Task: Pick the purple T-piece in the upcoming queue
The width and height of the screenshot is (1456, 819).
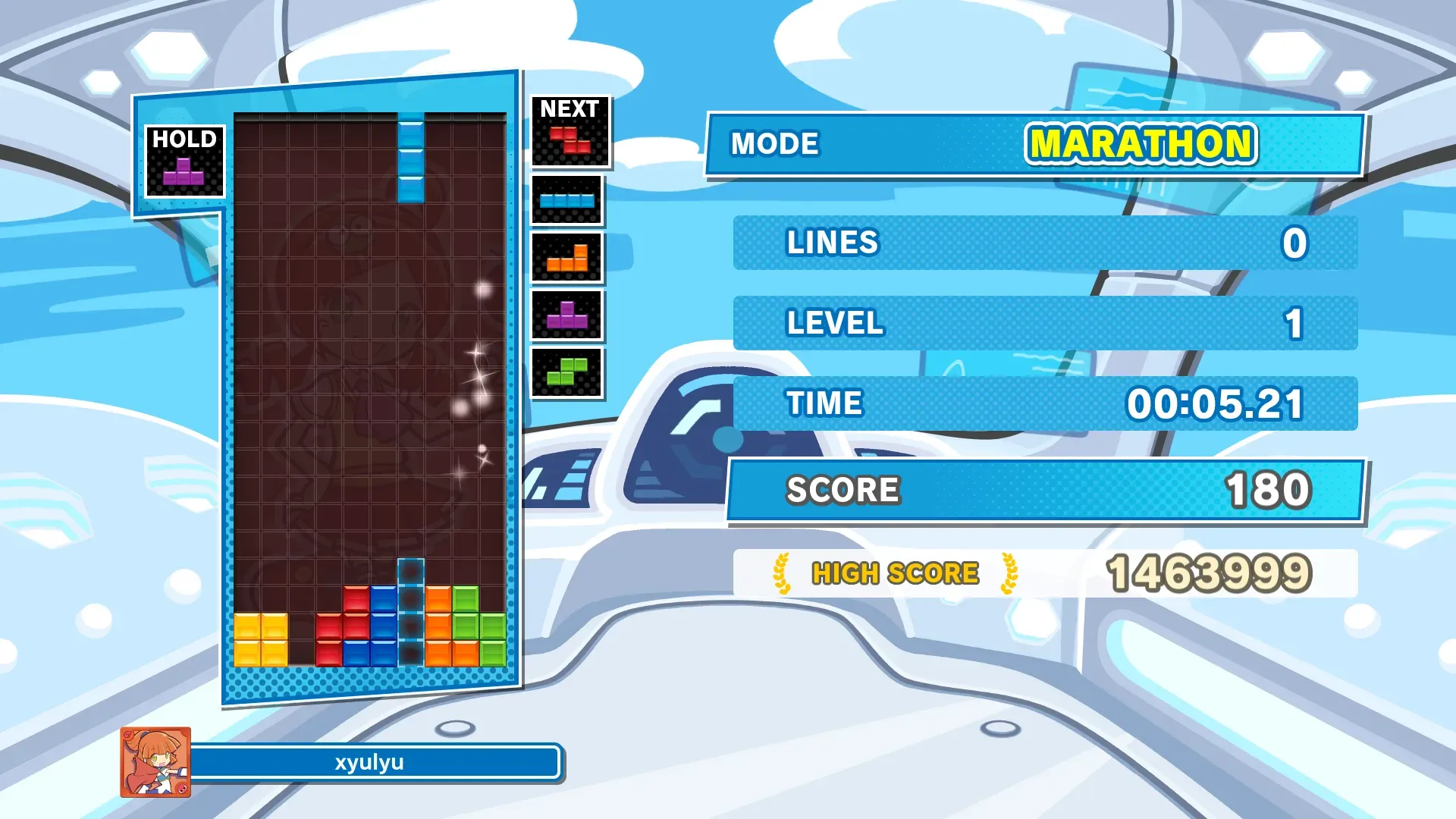Action: click(567, 315)
